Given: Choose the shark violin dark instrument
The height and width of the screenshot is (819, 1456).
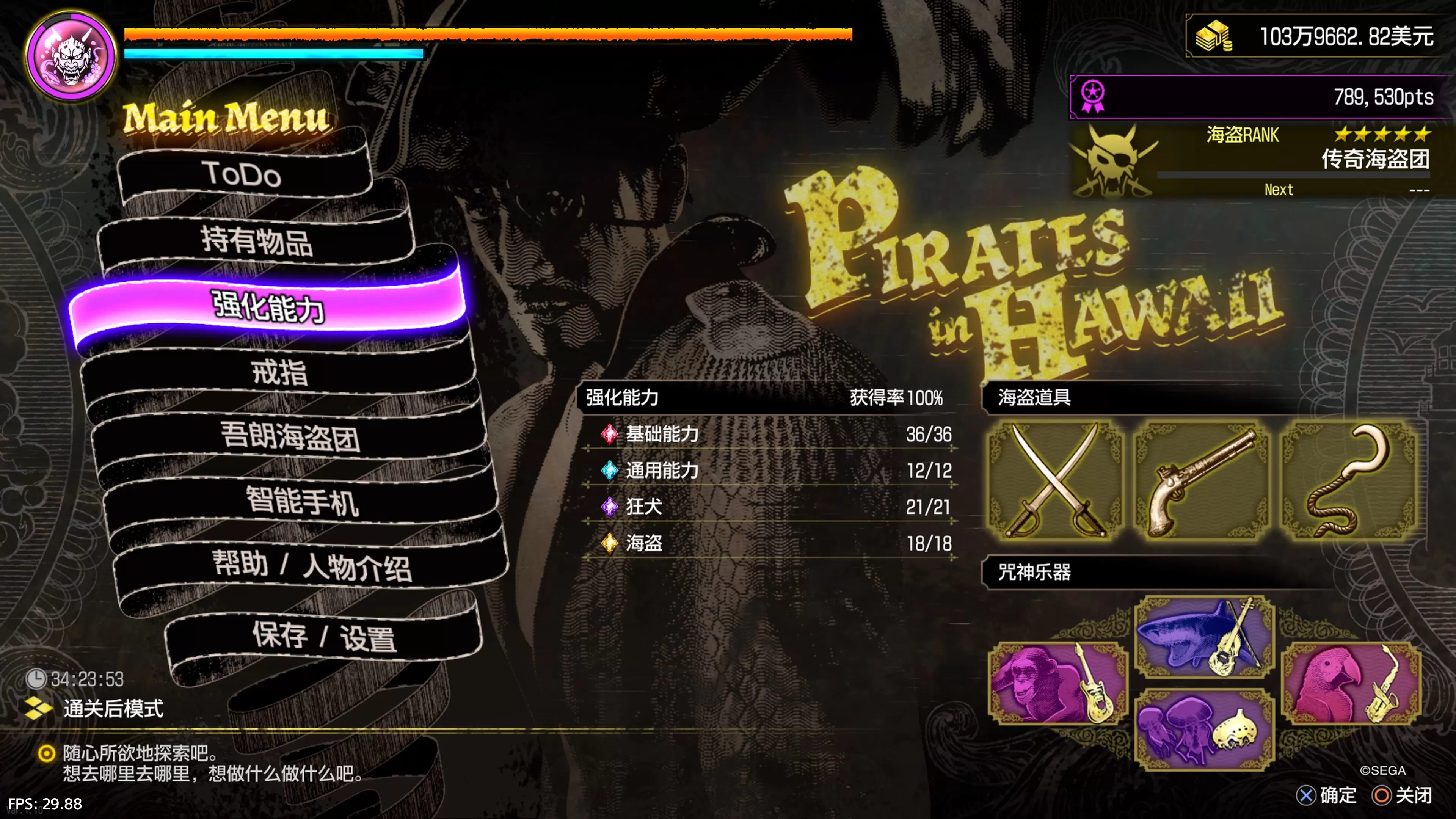Looking at the screenshot, I should click(1204, 637).
